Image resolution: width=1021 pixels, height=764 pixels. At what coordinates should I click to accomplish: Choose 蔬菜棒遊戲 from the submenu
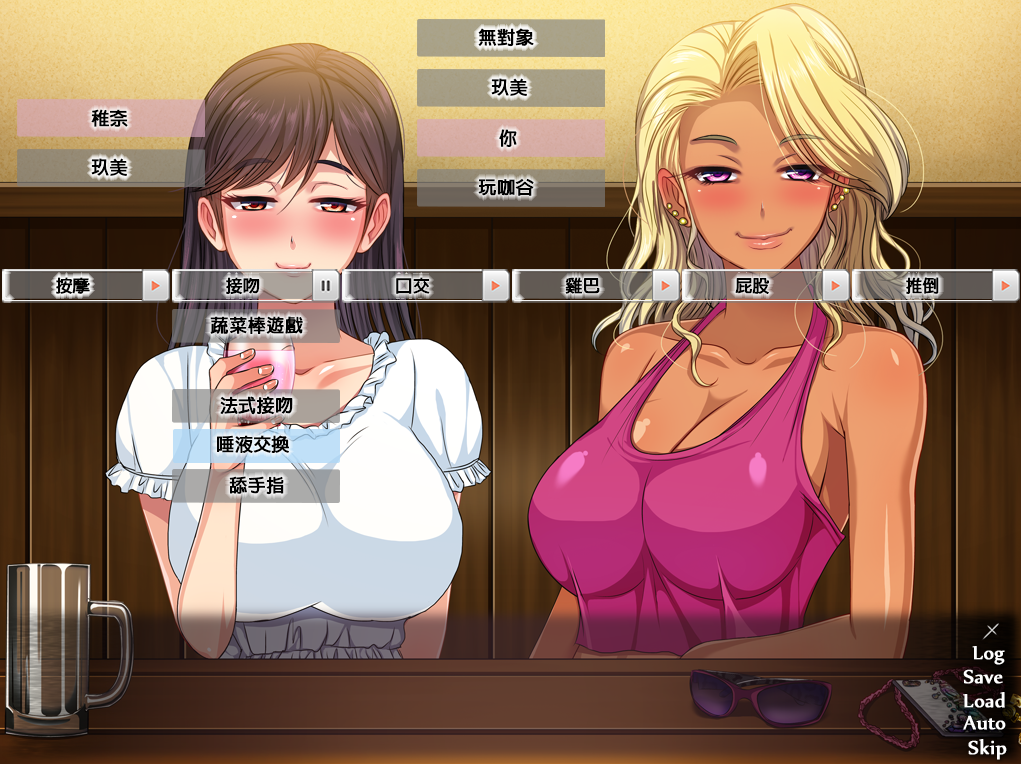pos(256,326)
